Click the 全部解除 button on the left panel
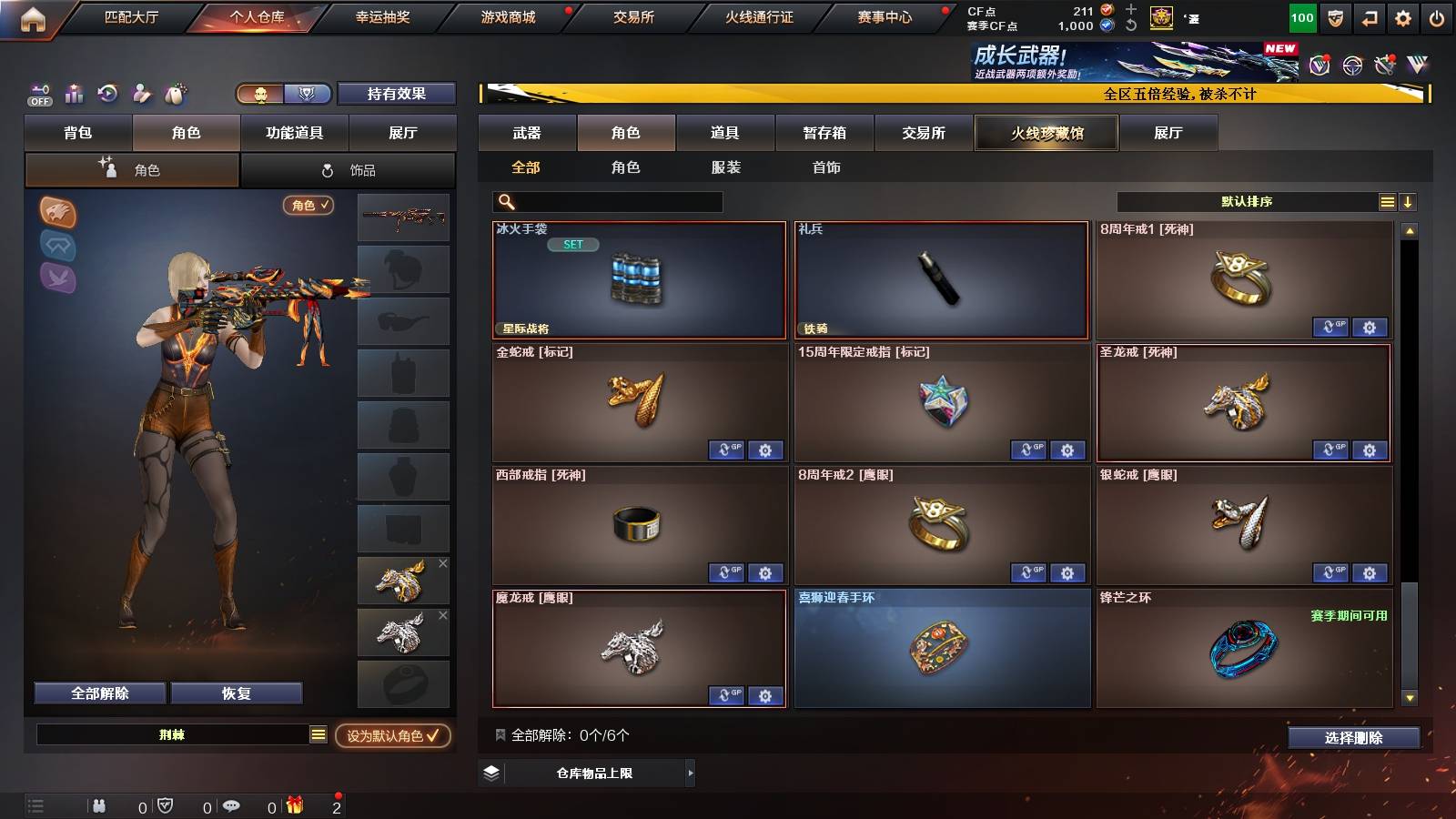Viewport: 1456px width, 819px height. 98,693
